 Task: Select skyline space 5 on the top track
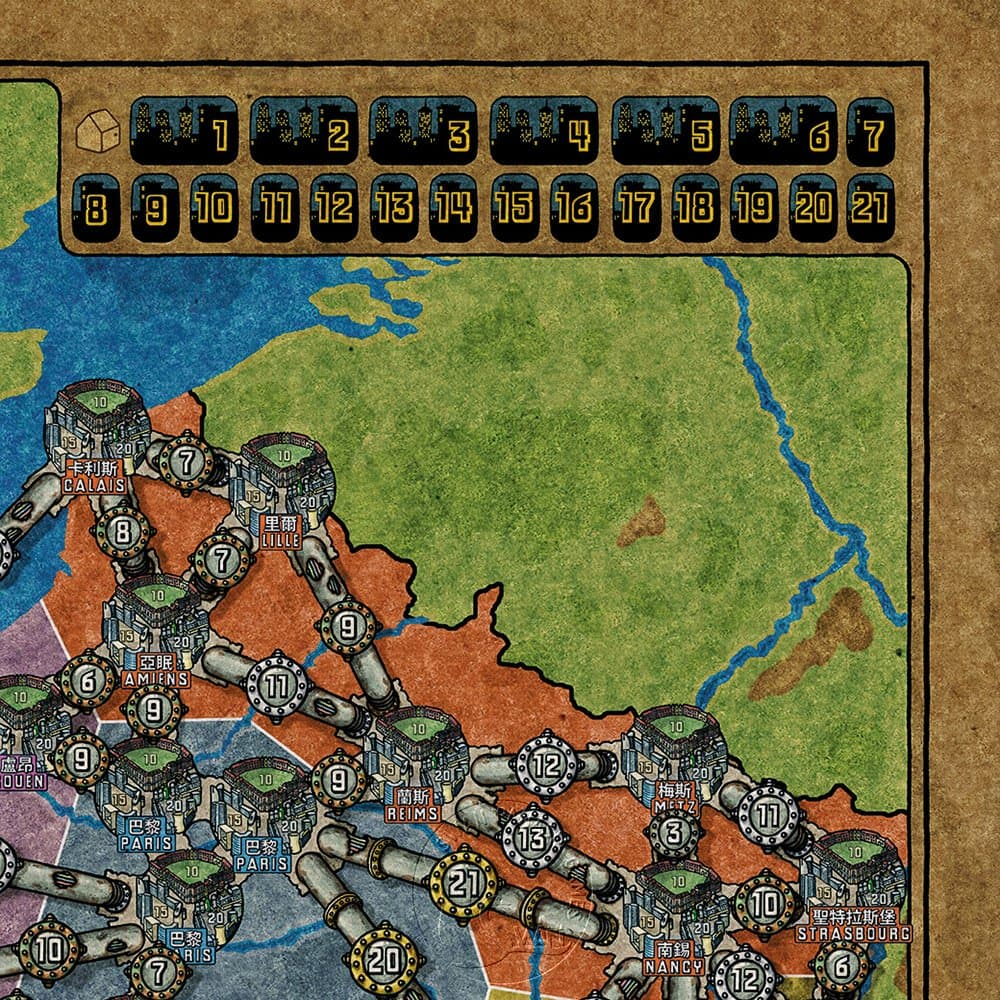point(665,131)
